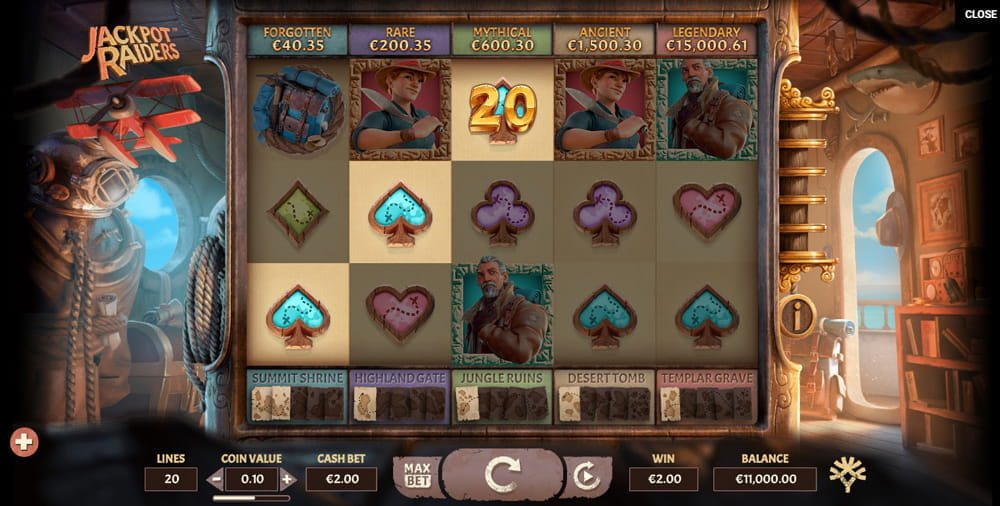
Task: Increase the coin value with the plus arrow
Action: 288,479
